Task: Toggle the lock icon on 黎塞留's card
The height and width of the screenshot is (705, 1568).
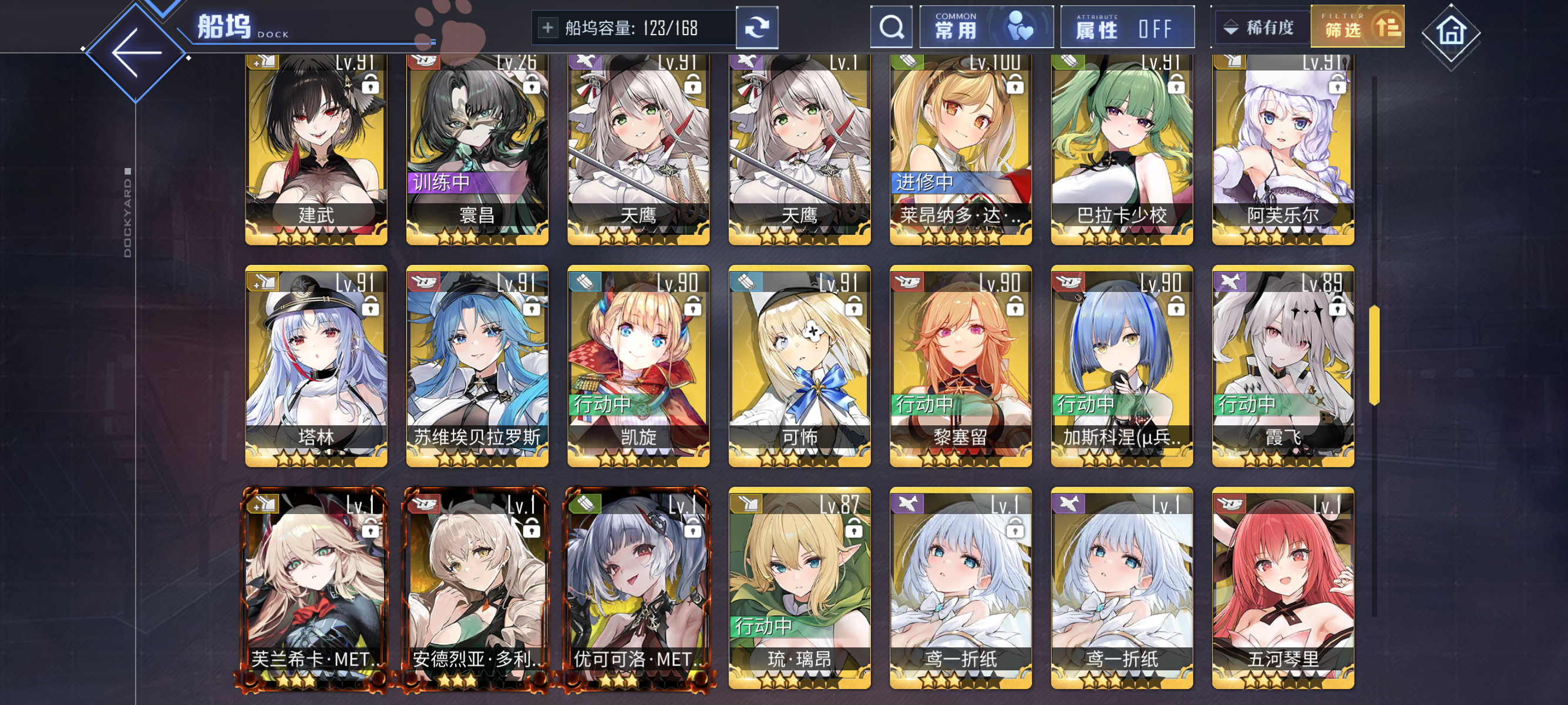Action: pos(1014,308)
